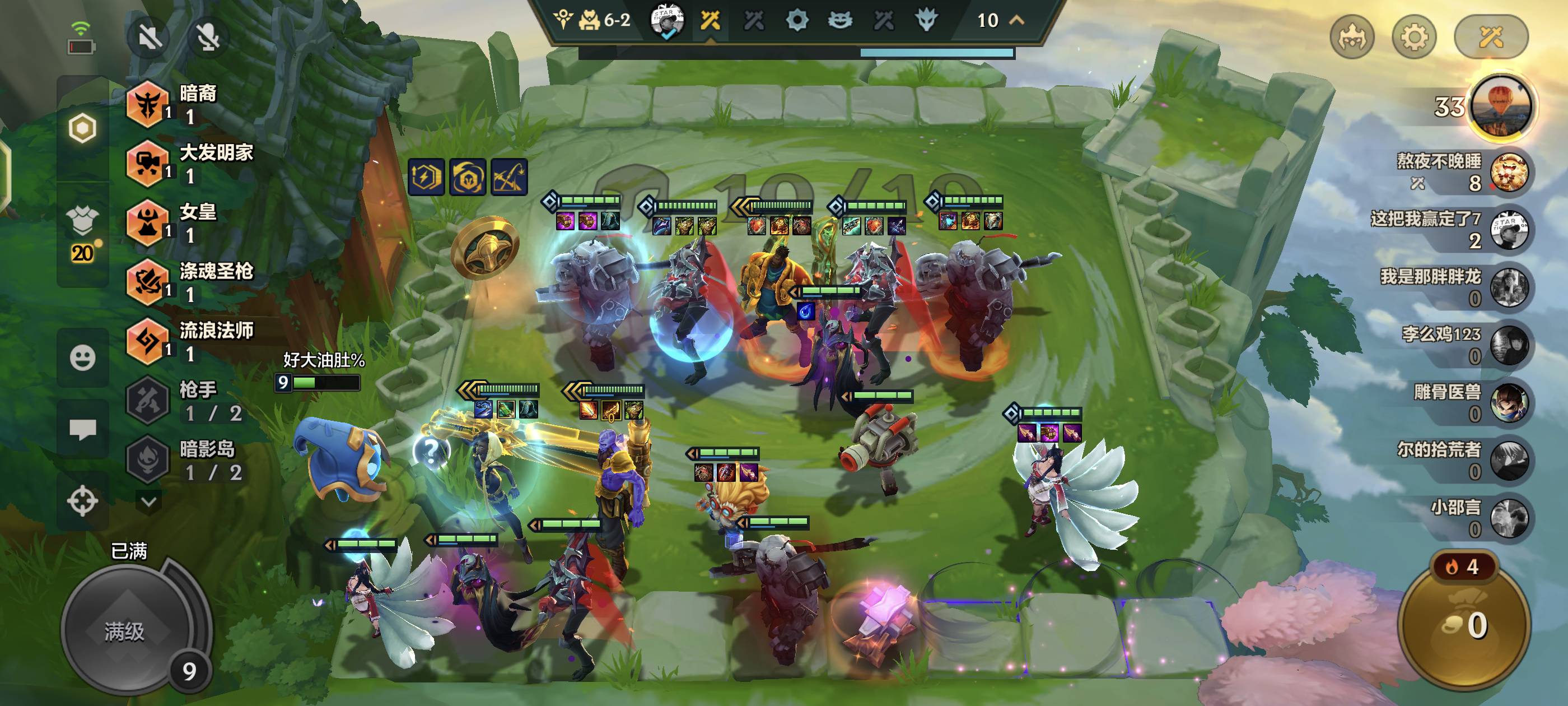This screenshot has width=1568, height=706.
Task: Open the emote smiley face button
Action: [82, 357]
